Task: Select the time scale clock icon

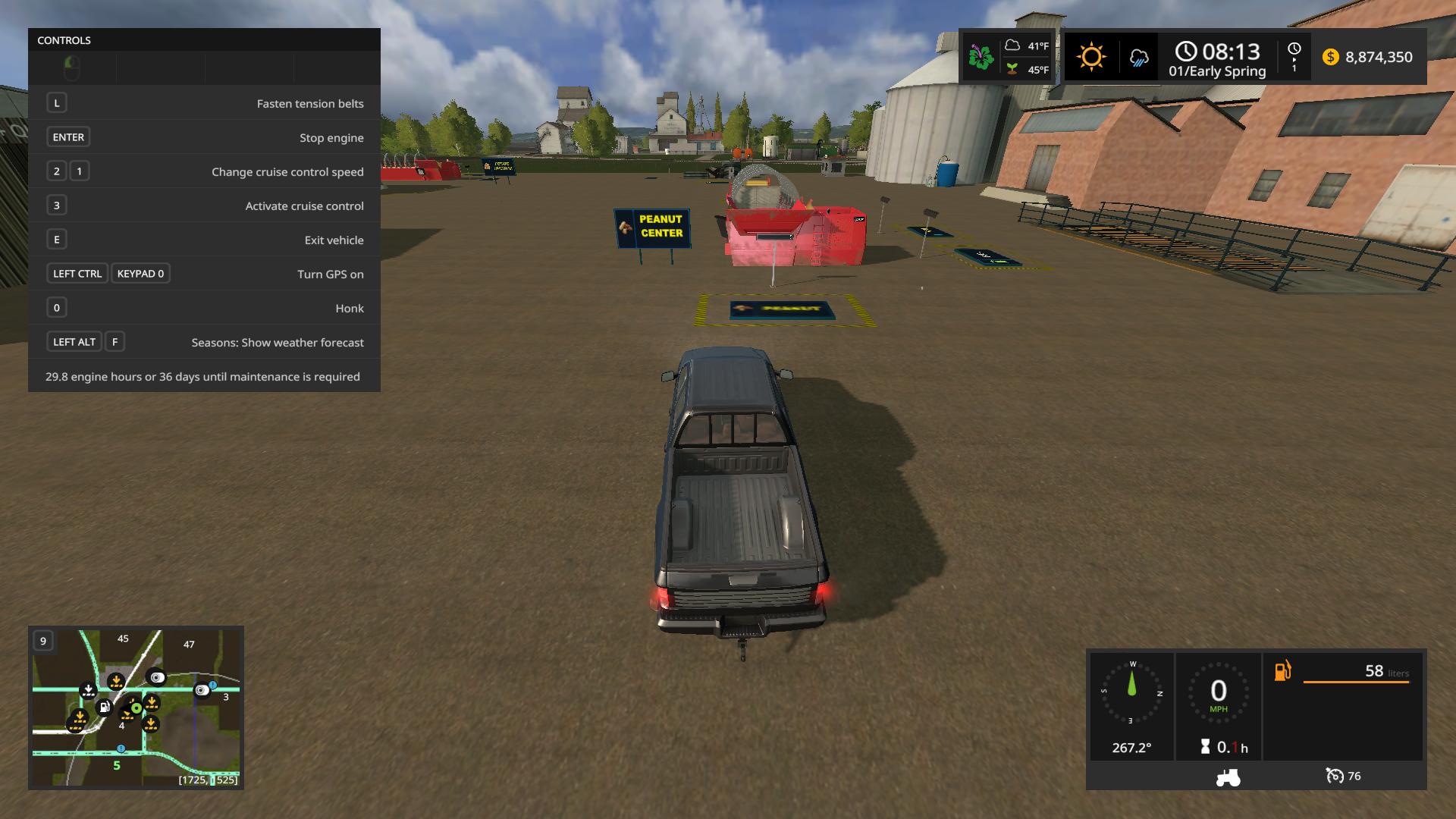Action: (1294, 49)
